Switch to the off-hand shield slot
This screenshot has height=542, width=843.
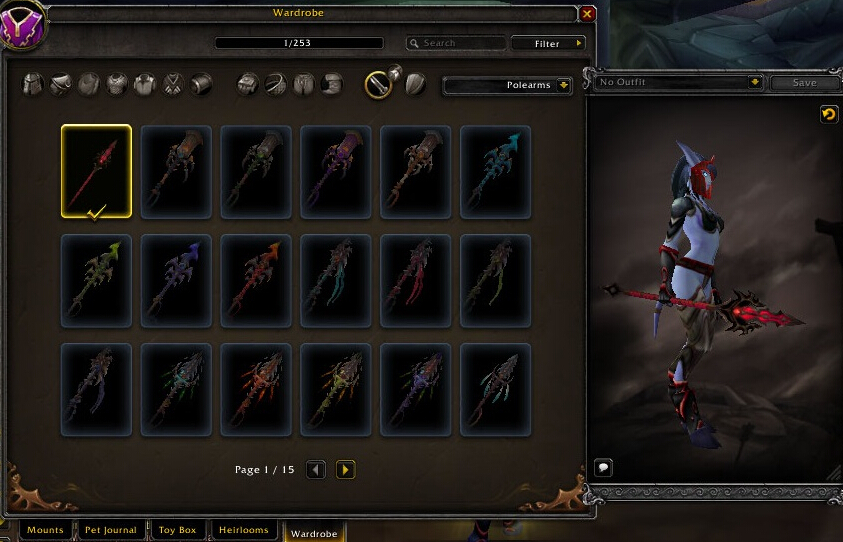pyautogui.click(x=415, y=84)
